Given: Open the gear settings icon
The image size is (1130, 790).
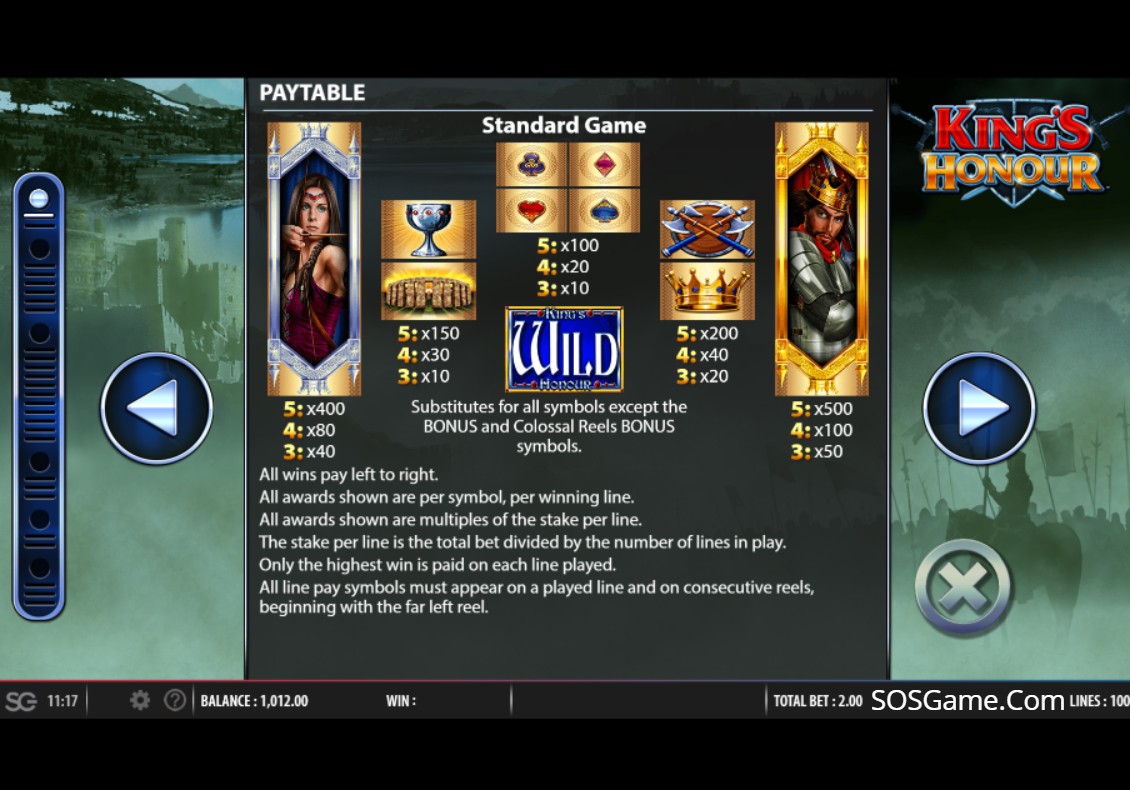Looking at the screenshot, I should (140, 701).
